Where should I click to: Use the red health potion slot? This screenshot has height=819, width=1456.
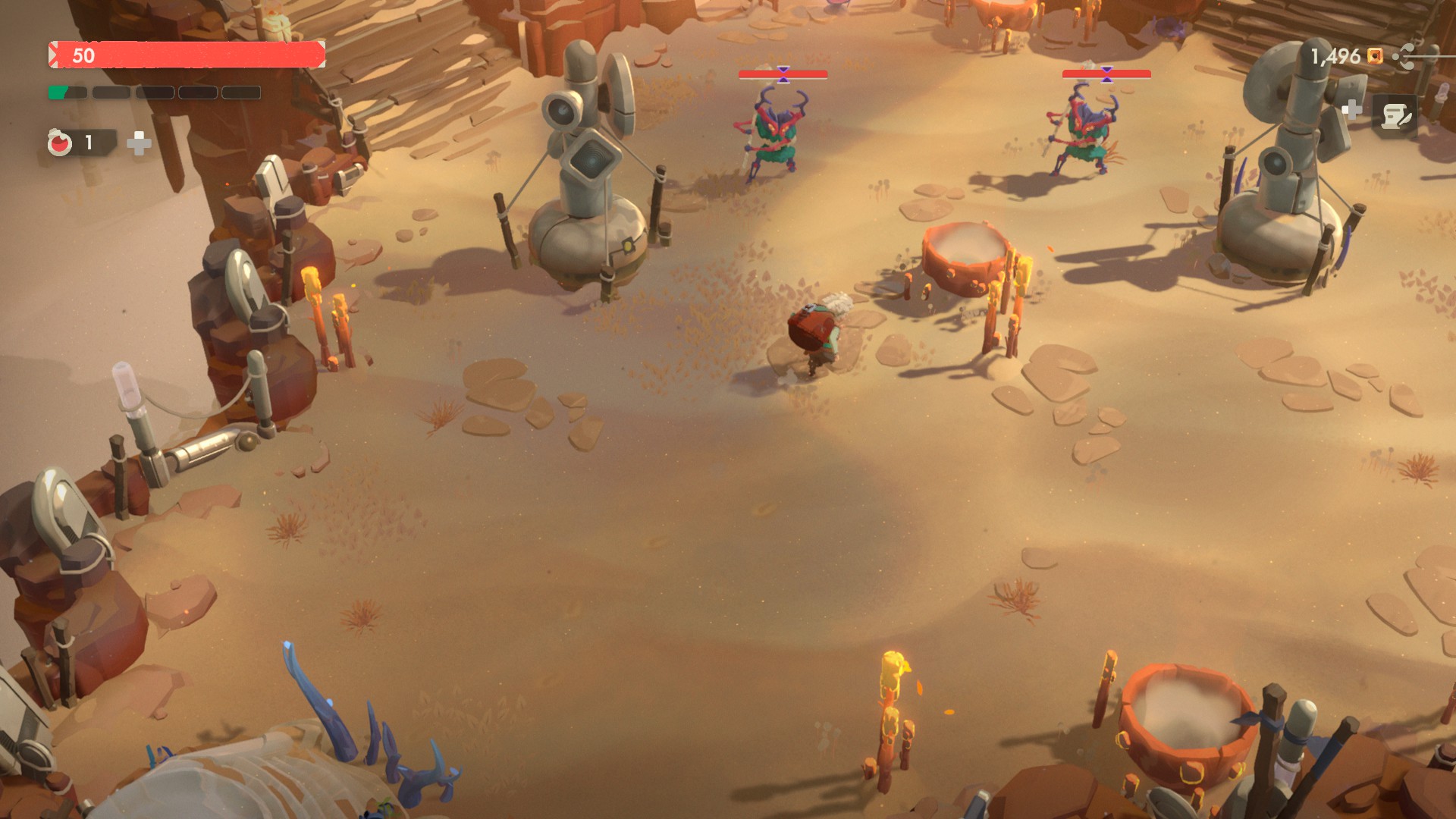coord(61,143)
